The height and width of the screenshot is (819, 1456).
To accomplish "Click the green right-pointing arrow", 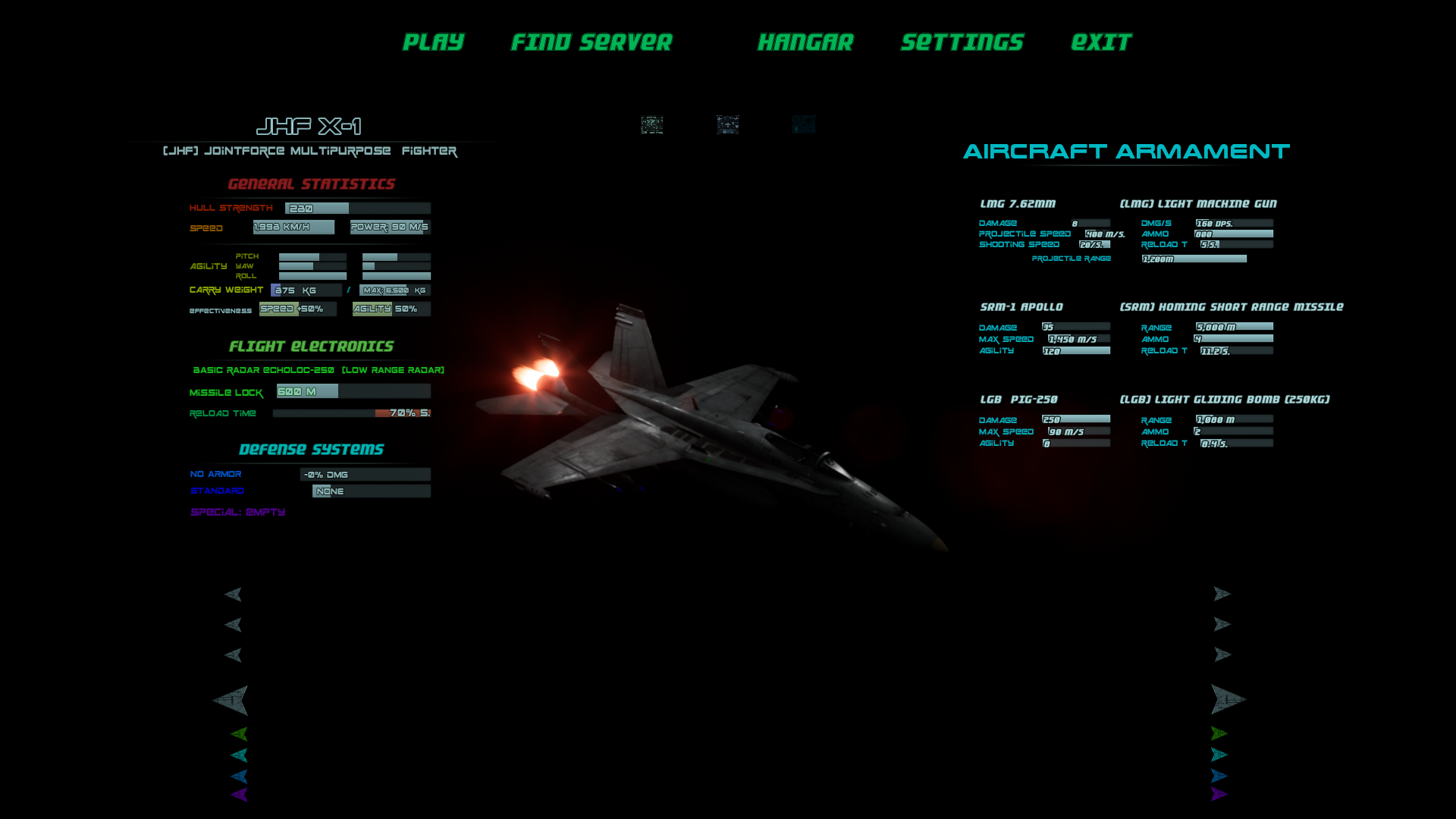I will pos(1219,733).
